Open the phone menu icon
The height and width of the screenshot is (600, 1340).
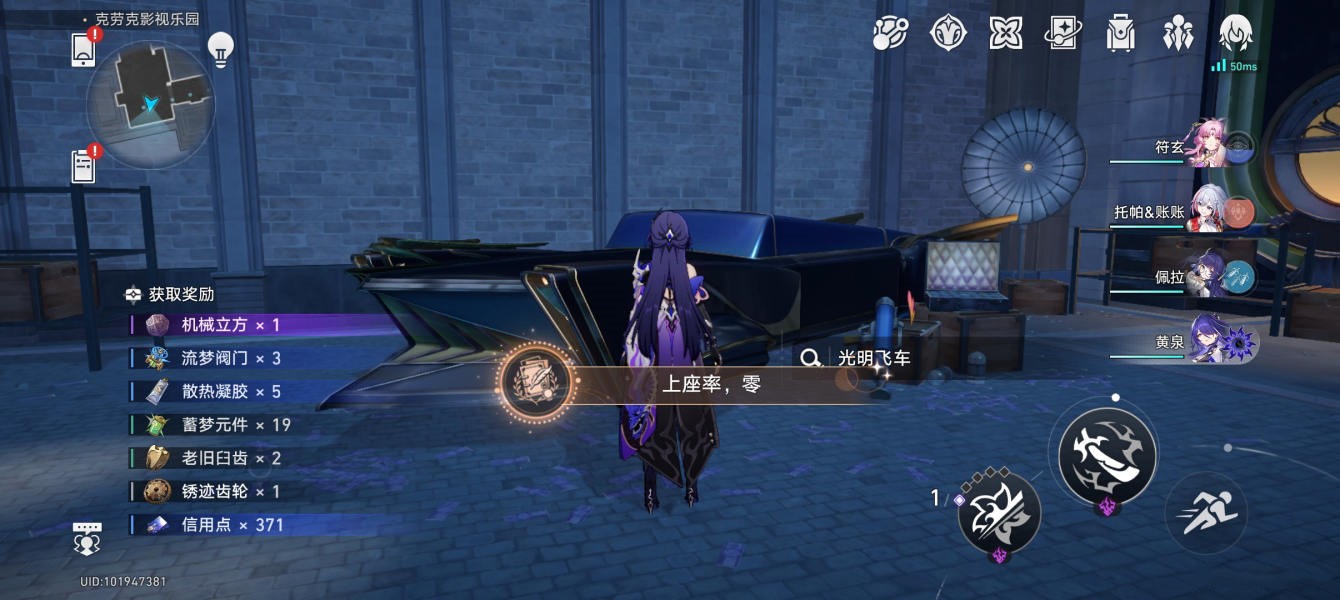83,49
